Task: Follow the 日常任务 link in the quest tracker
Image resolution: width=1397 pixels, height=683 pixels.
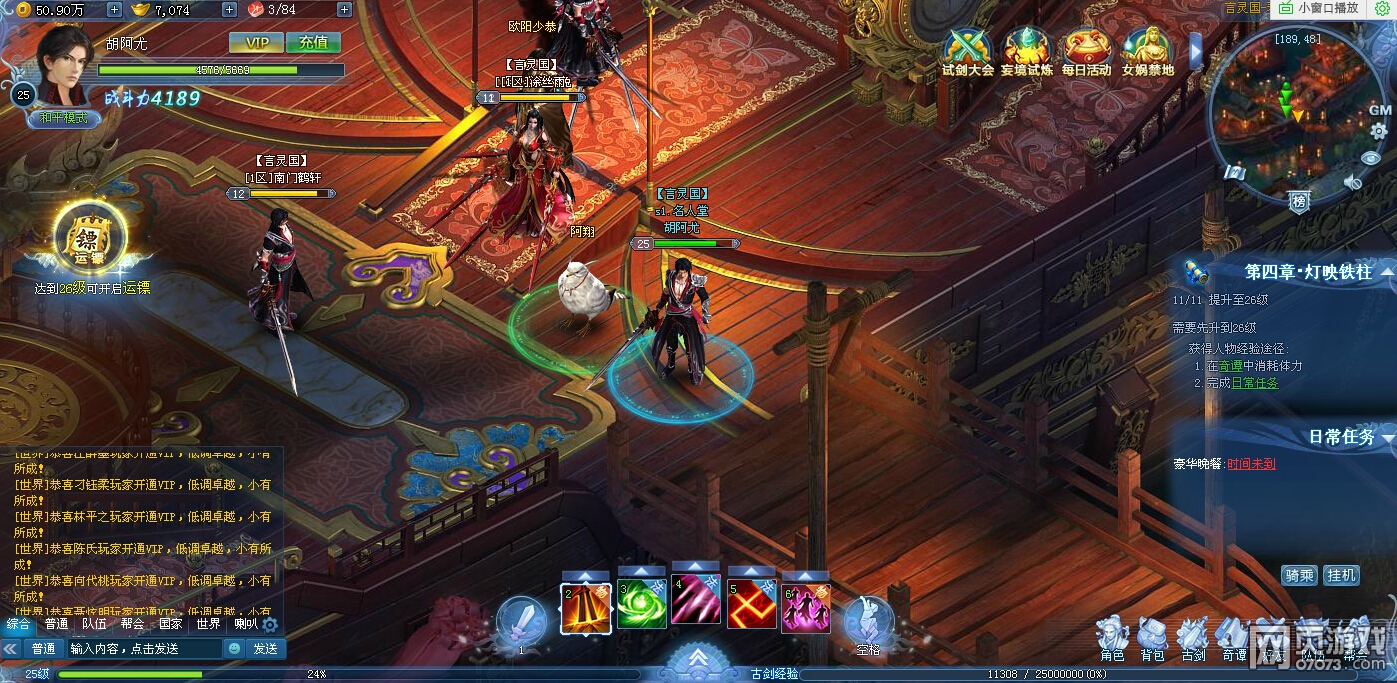Action: tap(1254, 383)
